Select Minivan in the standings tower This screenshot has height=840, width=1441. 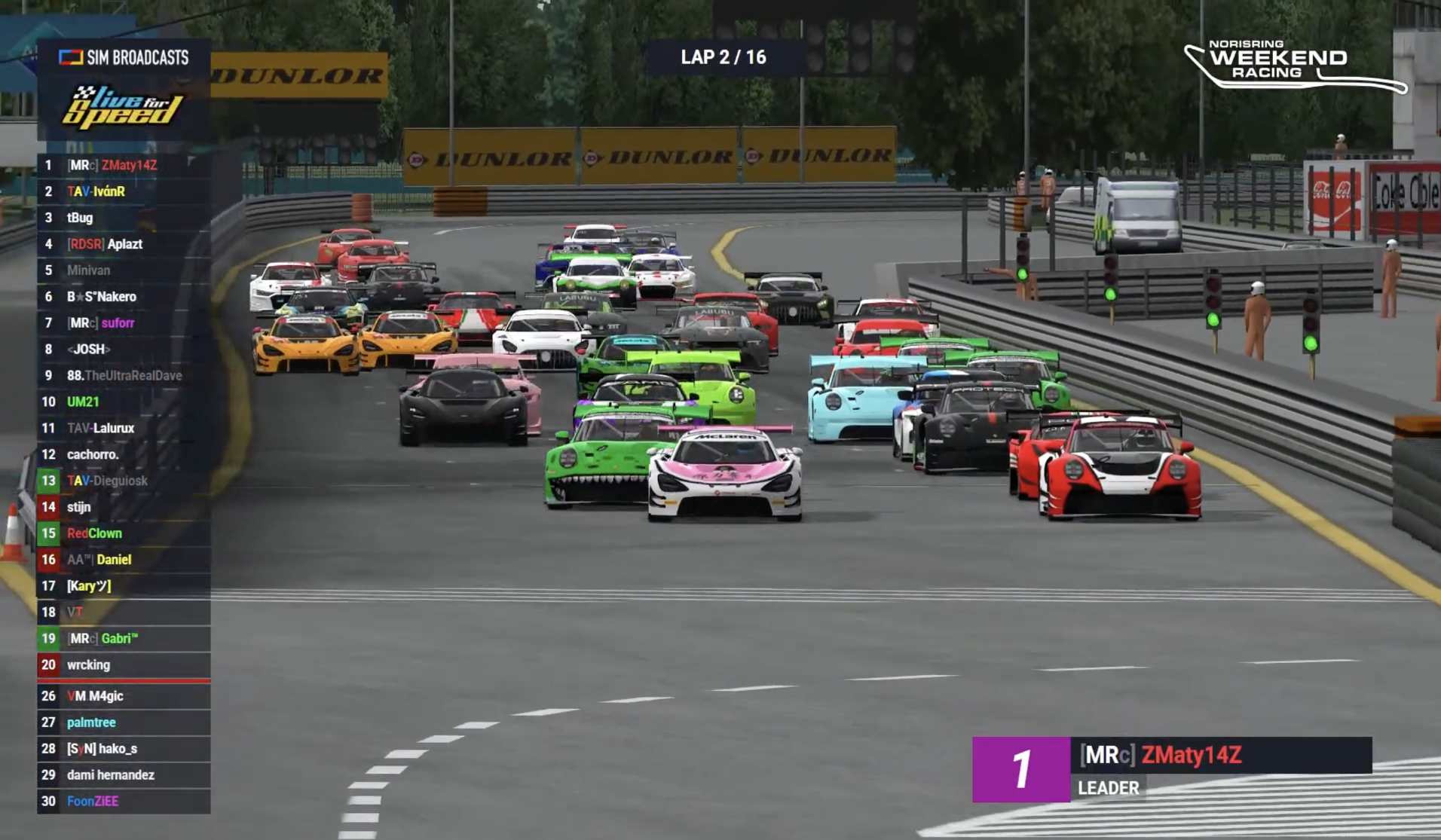(x=124, y=270)
